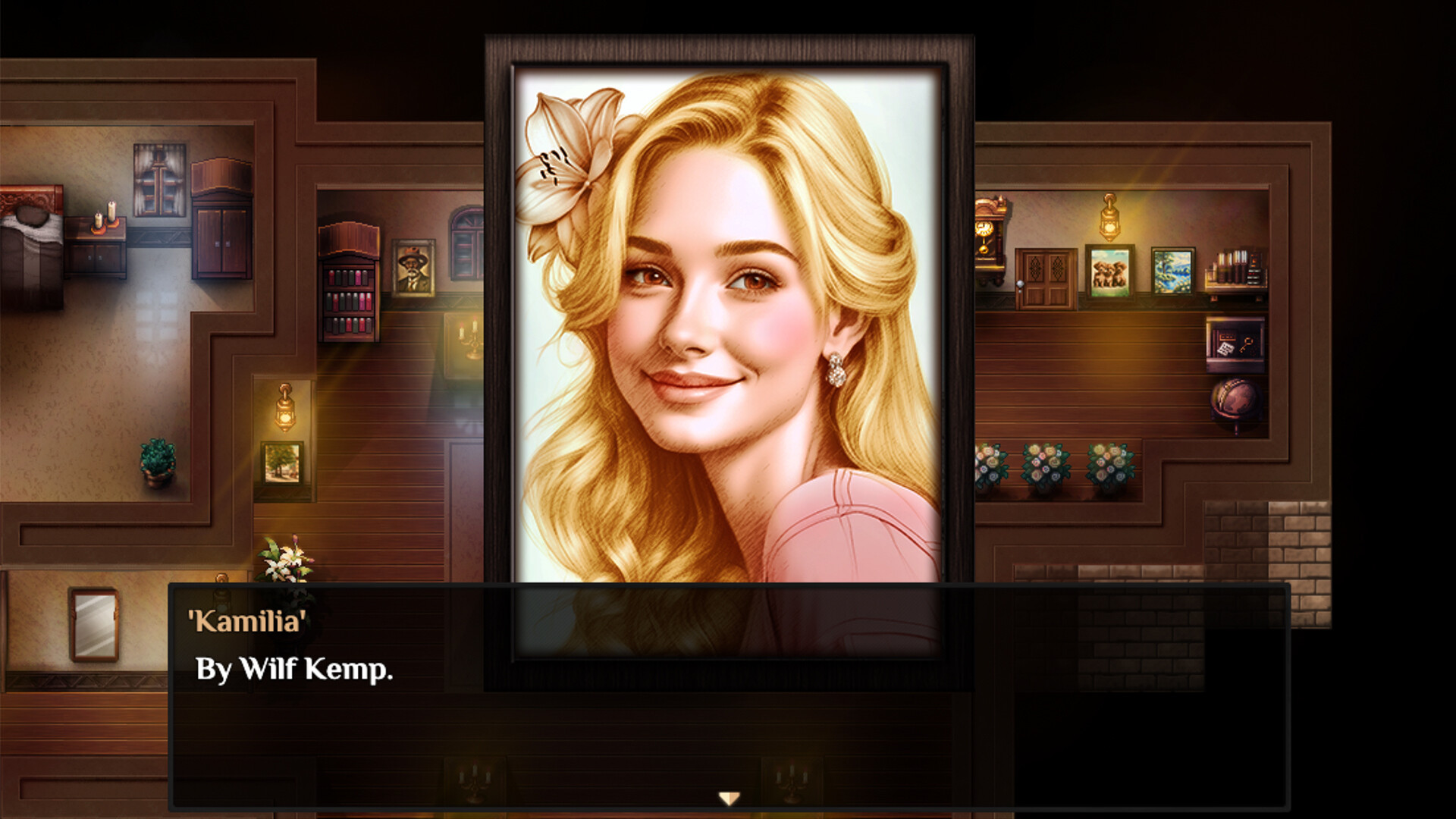Image resolution: width=1456 pixels, height=819 pixels.
Task: Select the glowing wall lantern near the door
Action: 1109,224
